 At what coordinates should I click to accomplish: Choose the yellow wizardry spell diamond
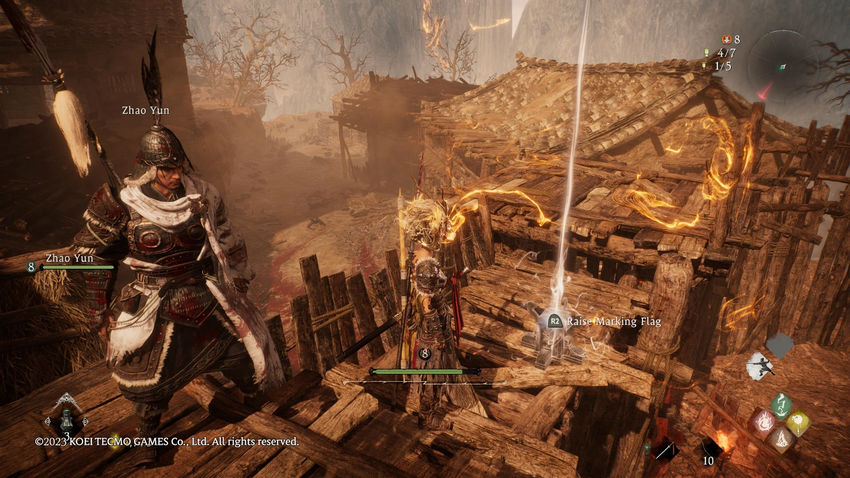point(800,422)
